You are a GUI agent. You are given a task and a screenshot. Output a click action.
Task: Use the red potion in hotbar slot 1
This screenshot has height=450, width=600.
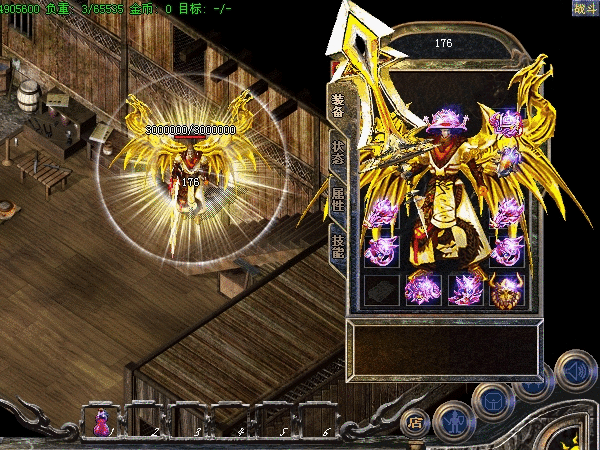click(x=102, y=422)
